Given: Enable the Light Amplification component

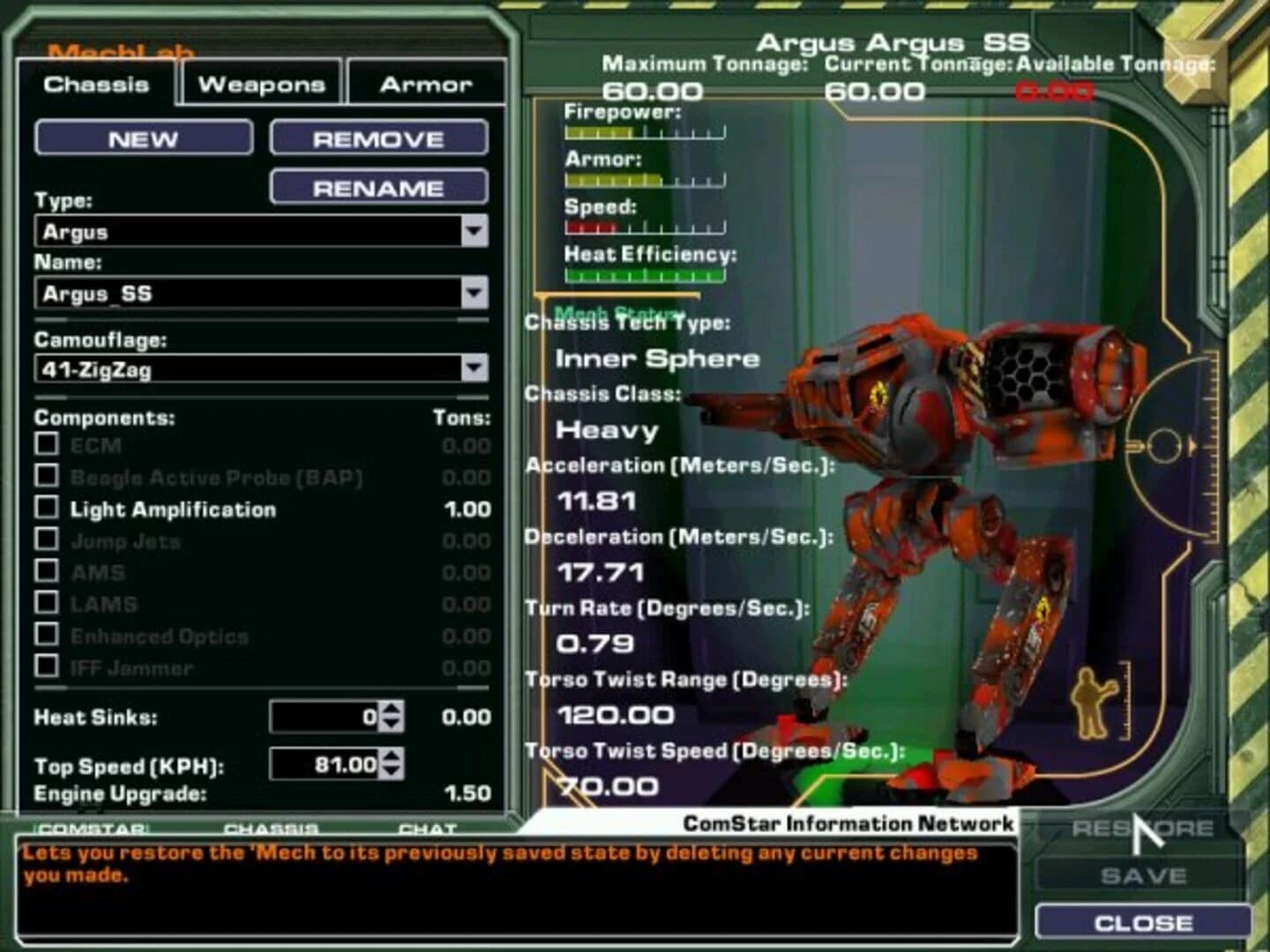Looking at the screenshot, I should click(x=48, y=509).
